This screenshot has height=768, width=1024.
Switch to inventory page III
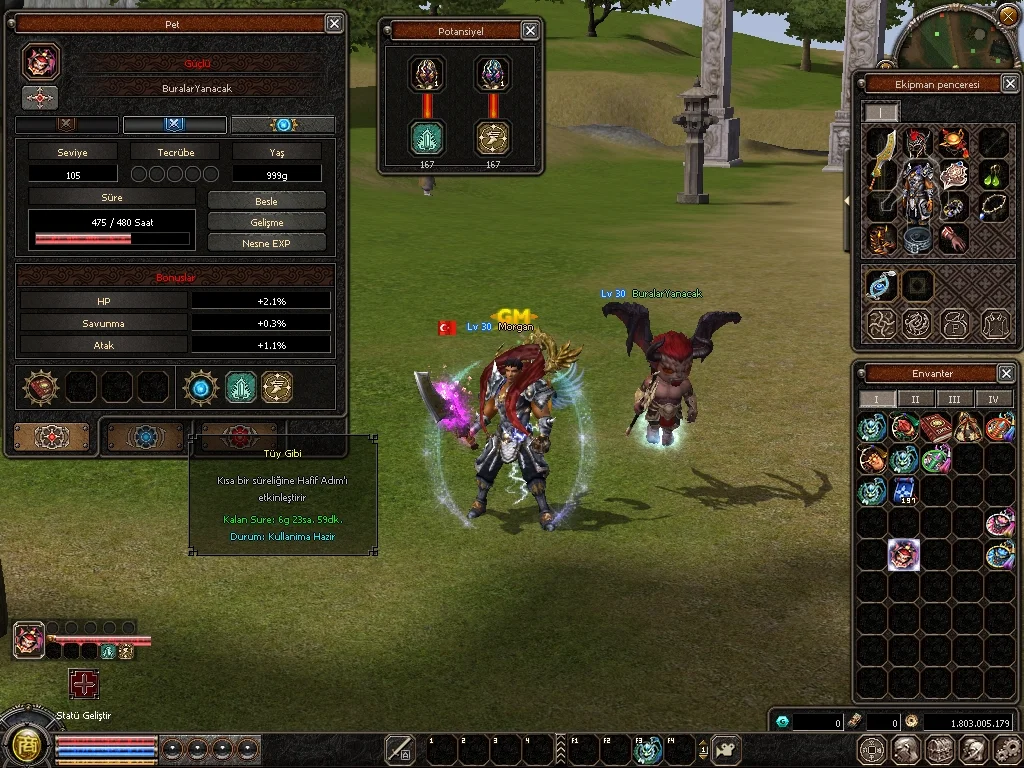pyautogui.click(x=954, y=399)
